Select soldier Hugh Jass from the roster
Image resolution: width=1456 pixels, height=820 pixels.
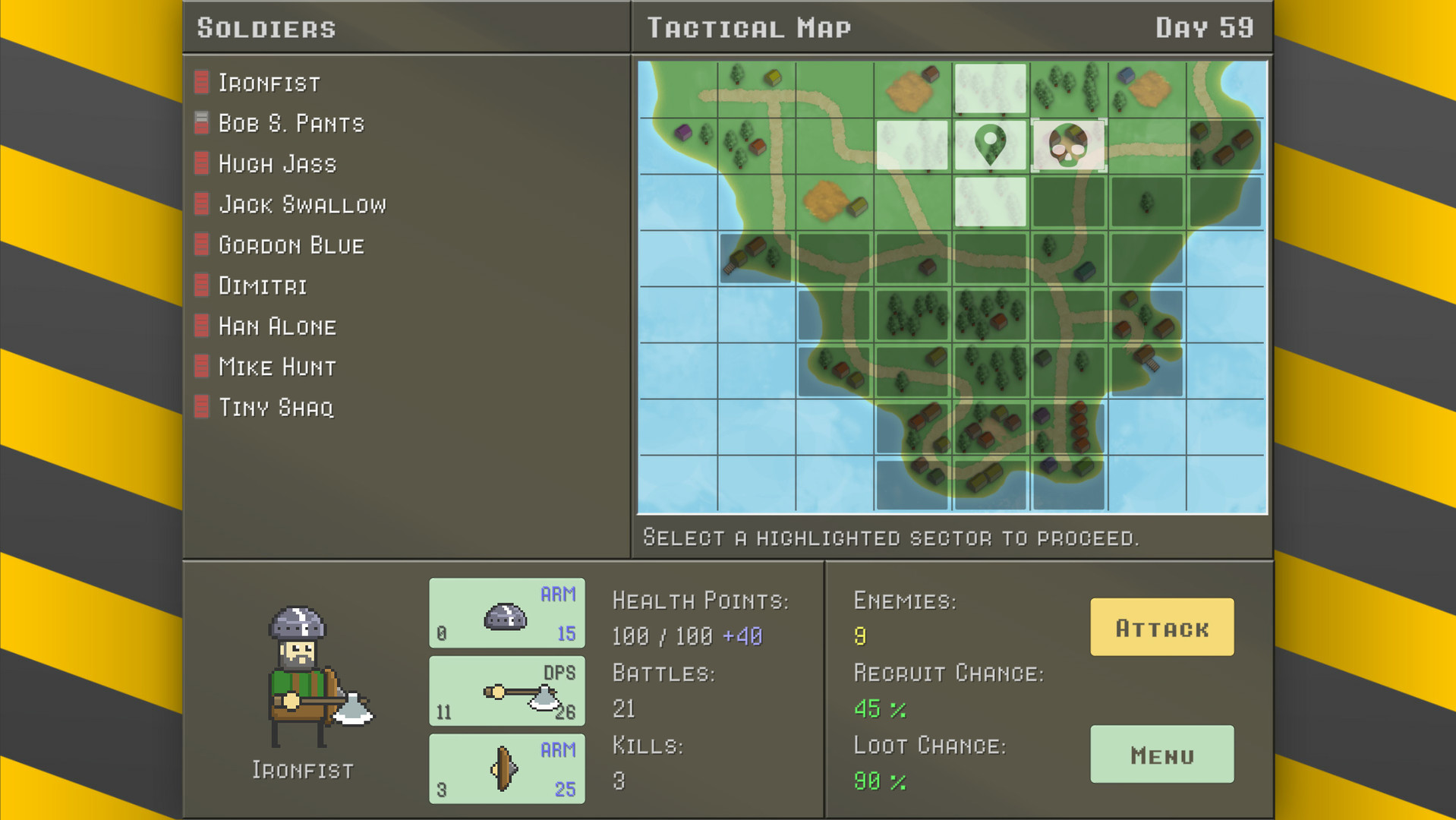click(277, 163)
